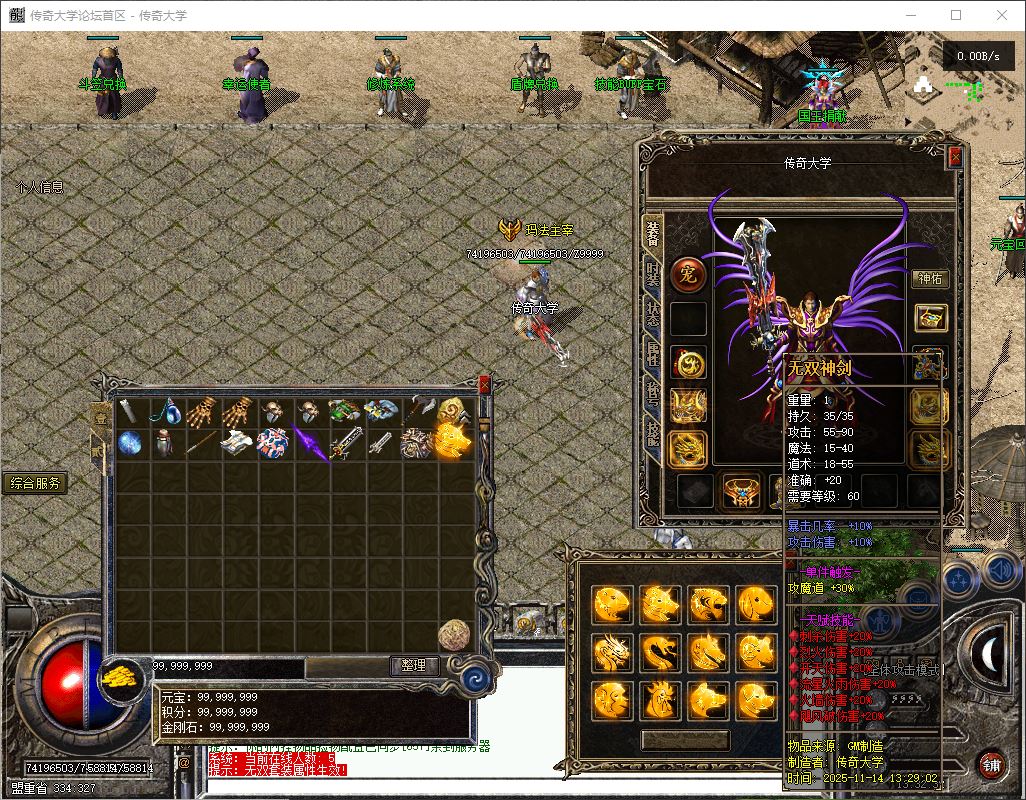Click the red 宠 pet button

(x=688, y=274)
